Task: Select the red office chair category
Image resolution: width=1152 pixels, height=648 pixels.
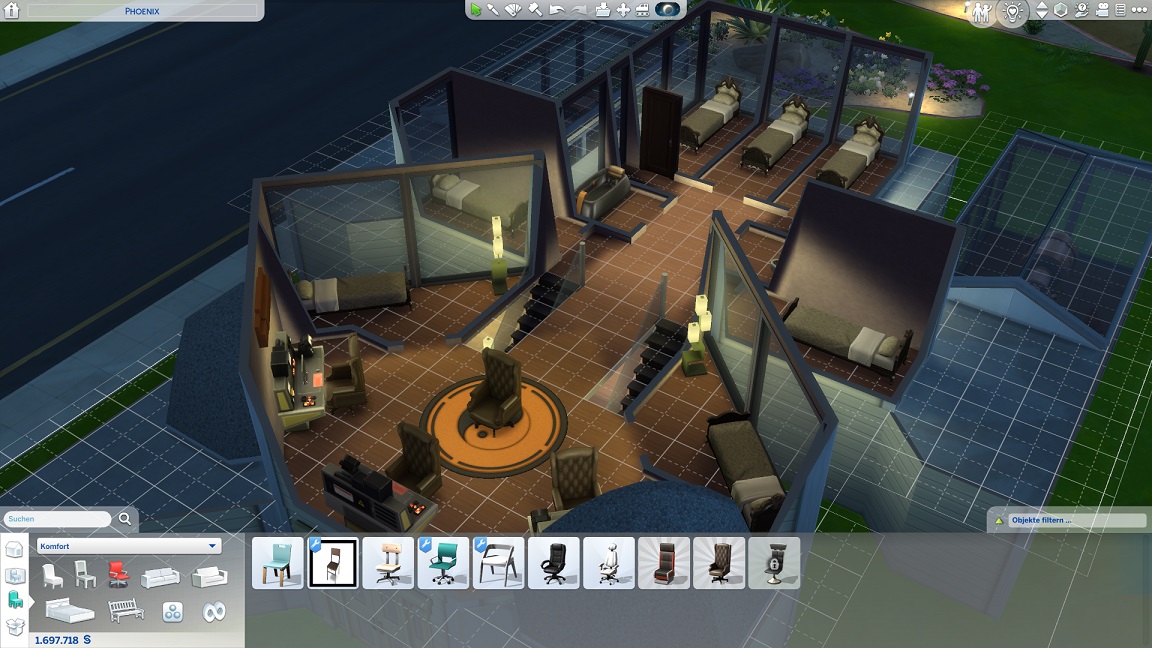Action: (118, 574)
